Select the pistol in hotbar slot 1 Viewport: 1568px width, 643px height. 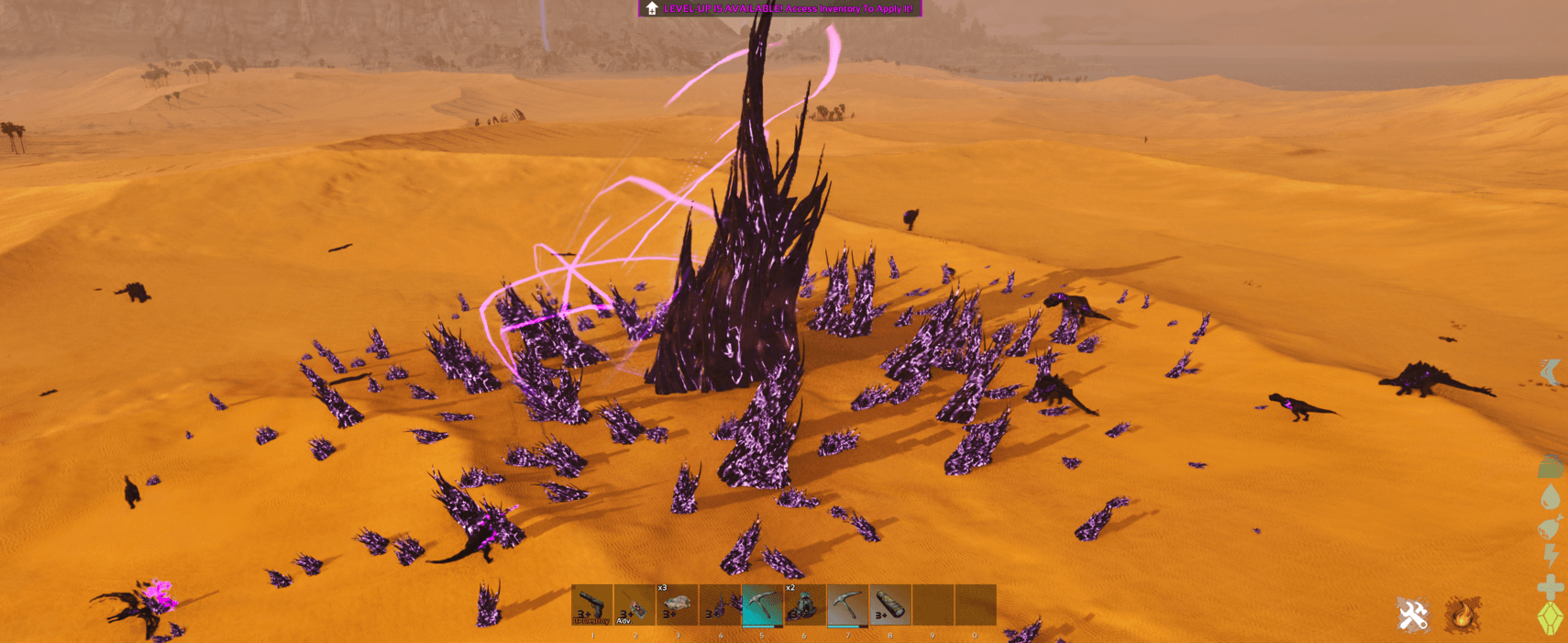click(592, 605)
